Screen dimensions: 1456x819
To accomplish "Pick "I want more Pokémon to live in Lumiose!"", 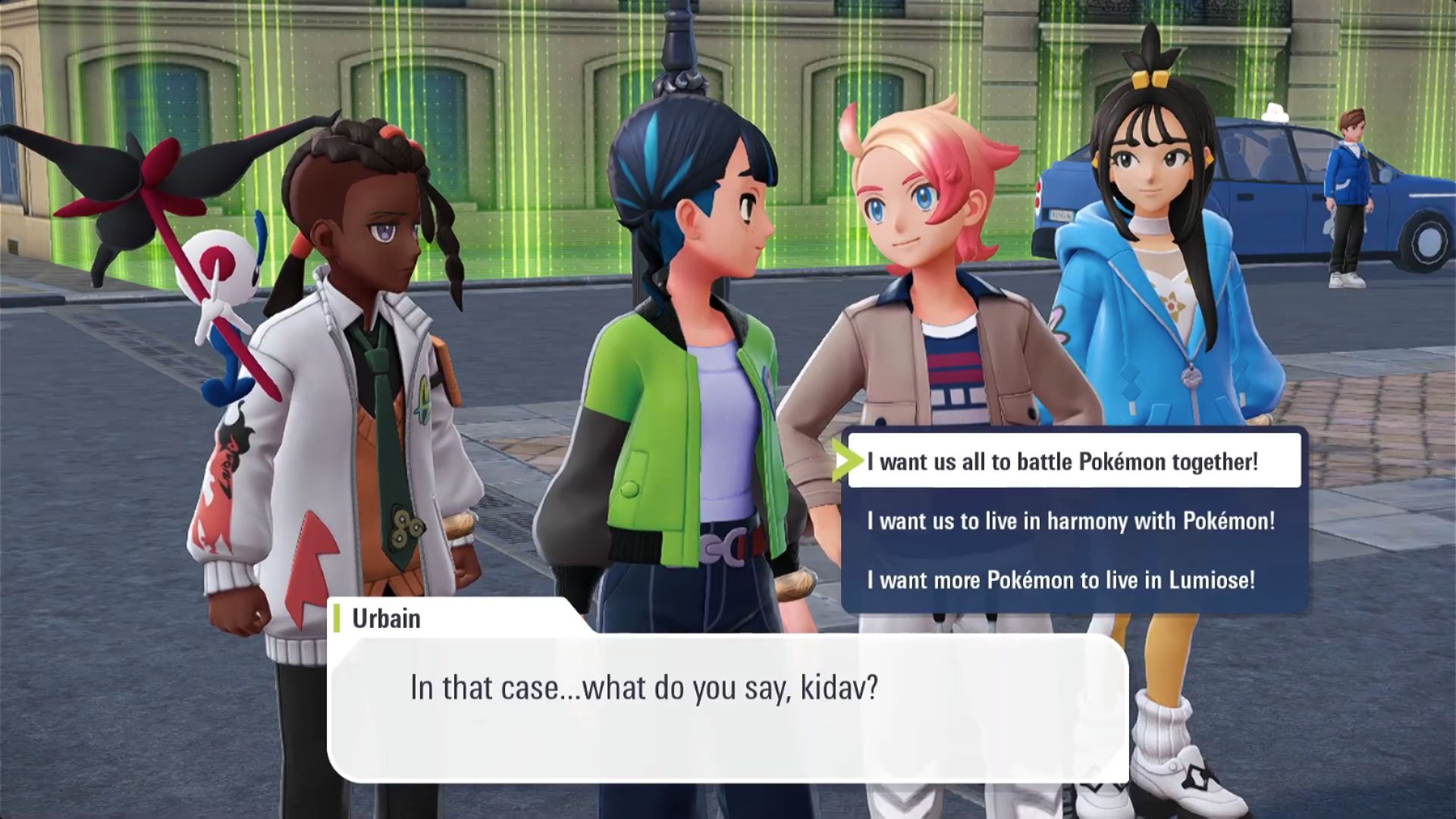I will point(1061,580).
